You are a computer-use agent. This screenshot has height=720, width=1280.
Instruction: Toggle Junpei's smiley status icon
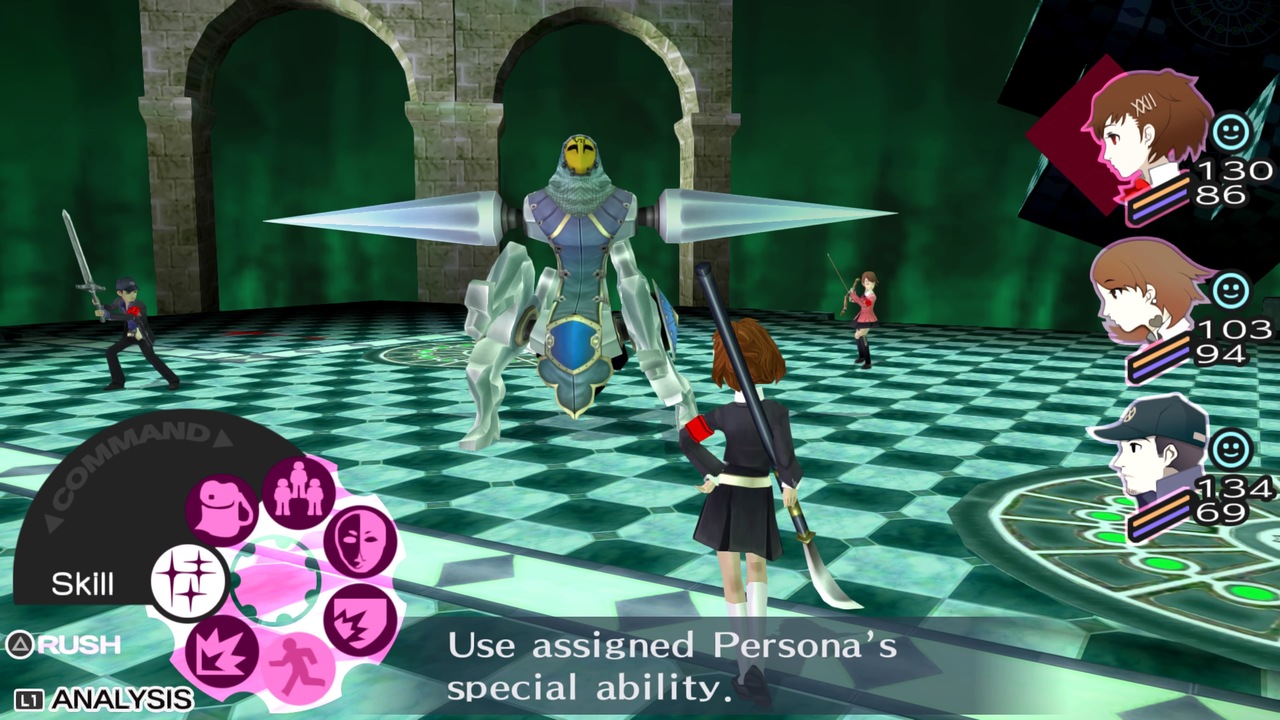tap(1233, 450)
